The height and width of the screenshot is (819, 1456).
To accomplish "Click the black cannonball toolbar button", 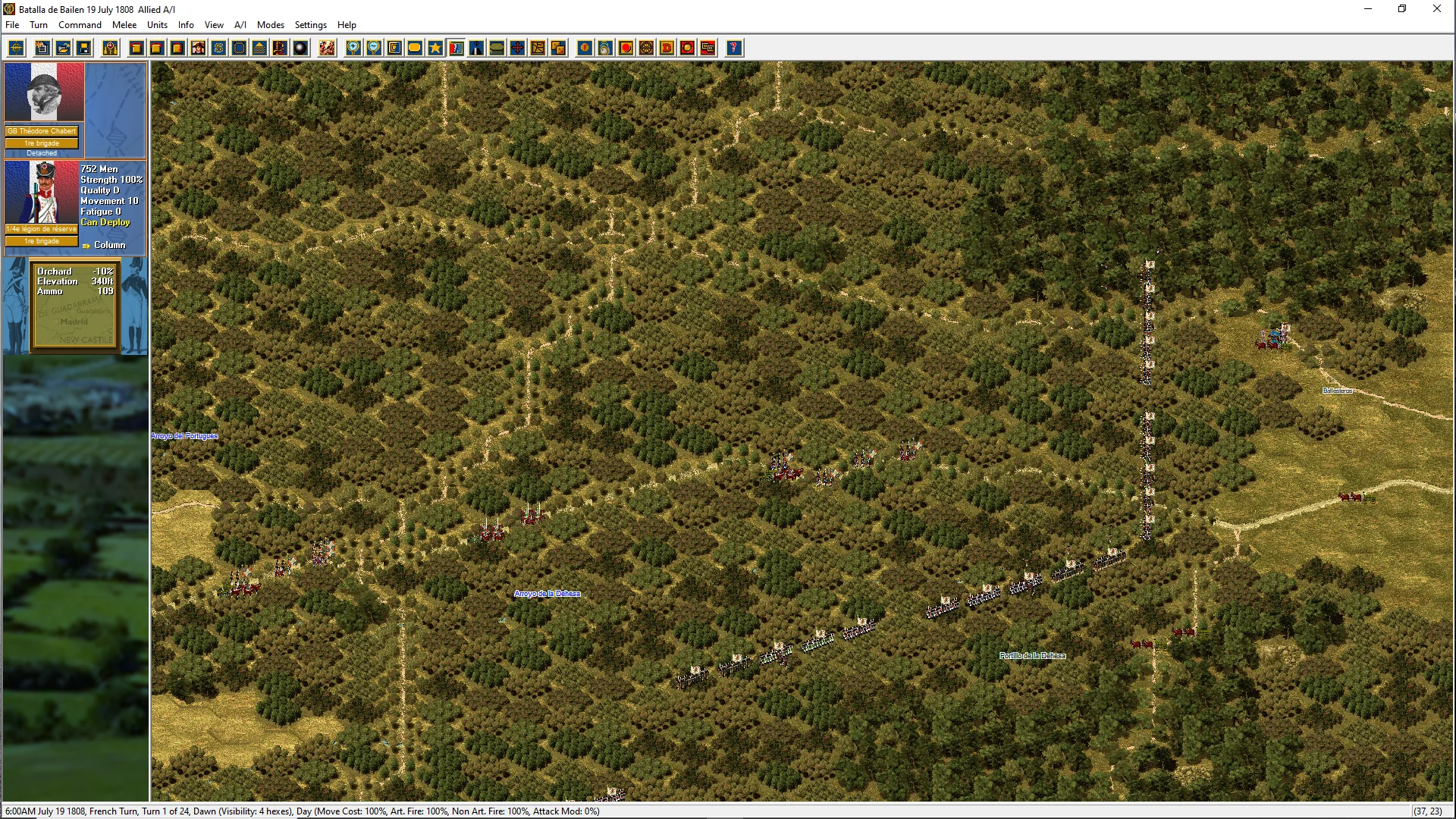I will point(301,49).
